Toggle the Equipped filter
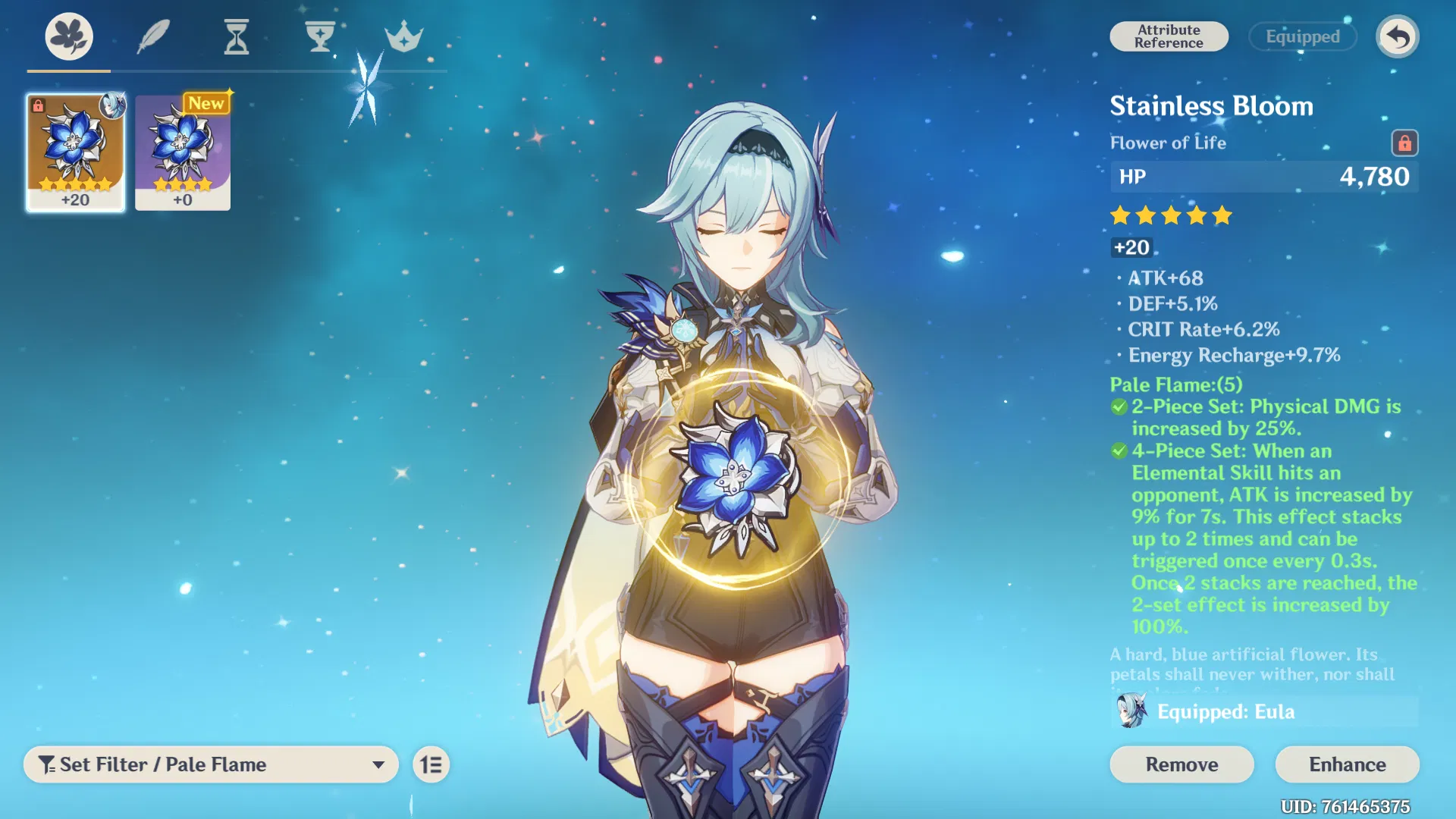 [x=1303, y=36]
